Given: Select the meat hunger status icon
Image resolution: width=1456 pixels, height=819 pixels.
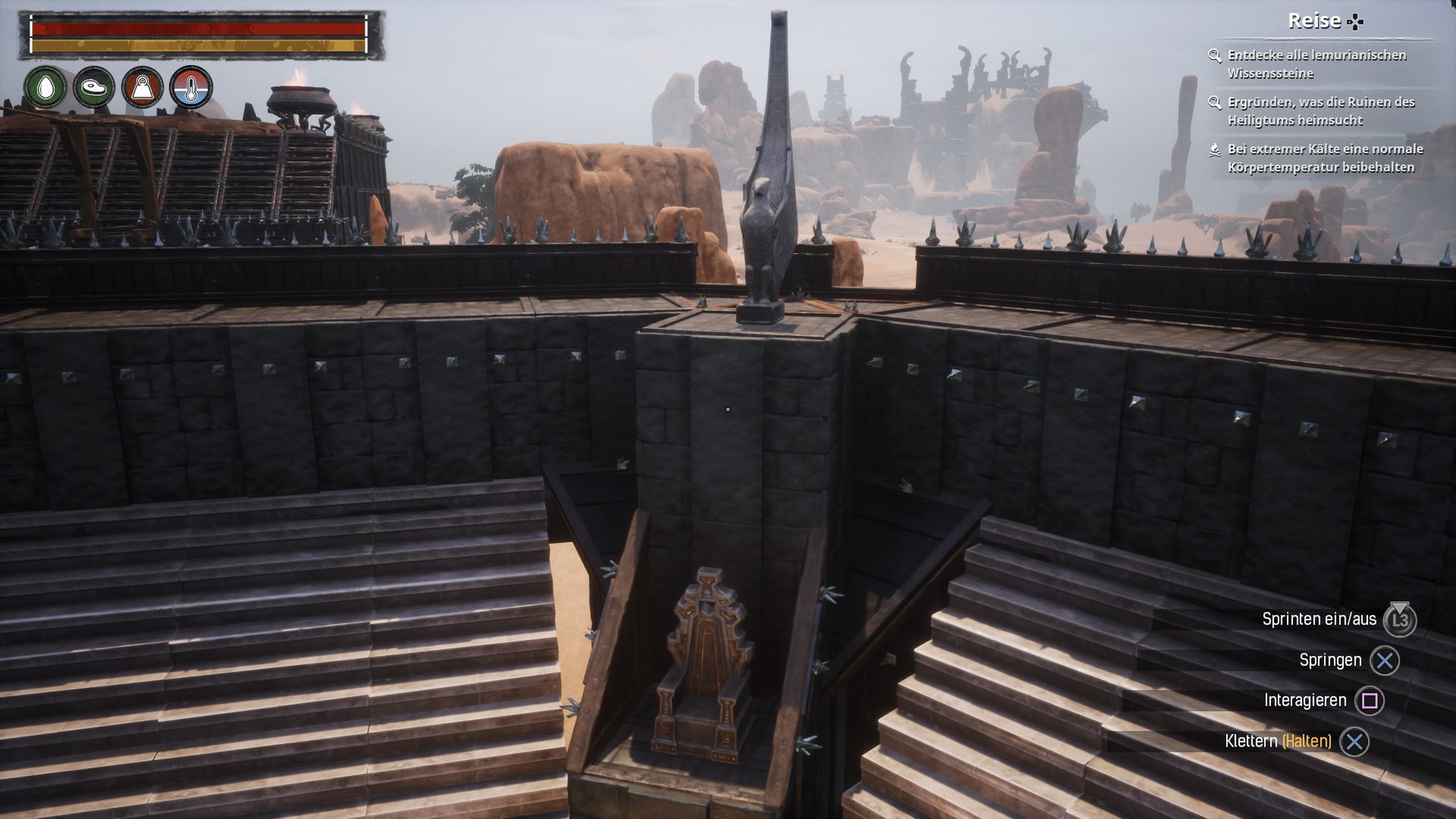Looking at the screenshot, I should click(x=94, y=87).
